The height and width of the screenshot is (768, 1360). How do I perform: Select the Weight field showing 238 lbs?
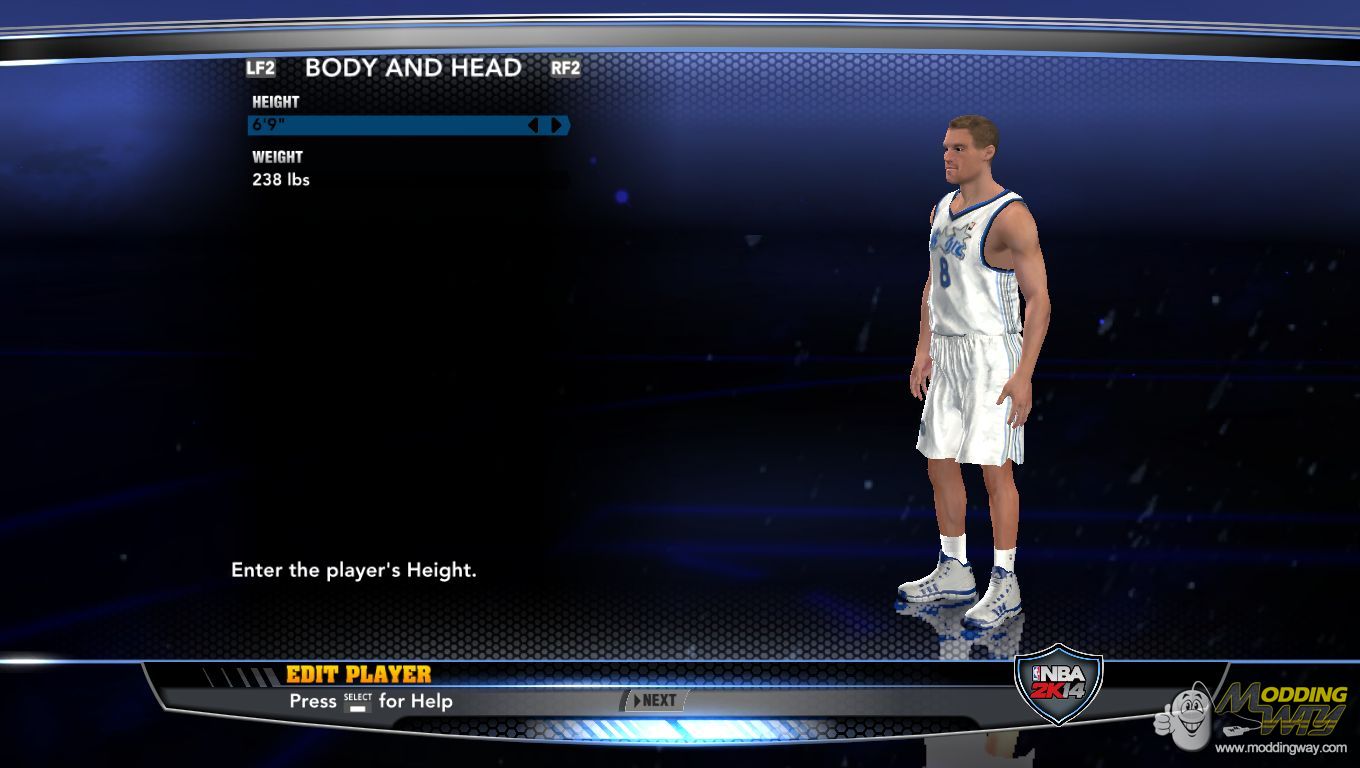(x=281, y=180)
